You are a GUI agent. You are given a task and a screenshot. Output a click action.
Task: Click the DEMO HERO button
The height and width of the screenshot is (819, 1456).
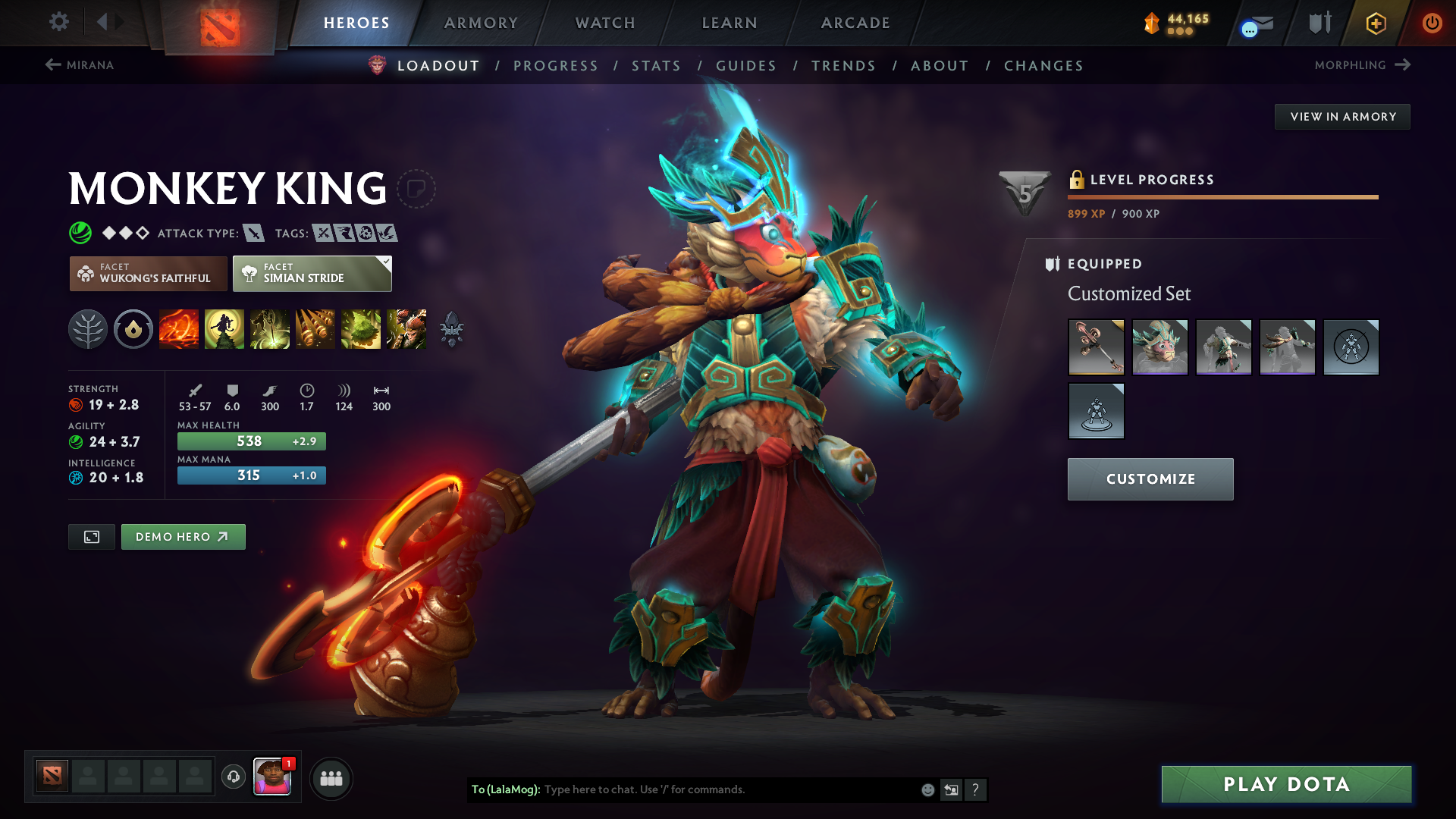pyautogui.click(x=183, y=536)
